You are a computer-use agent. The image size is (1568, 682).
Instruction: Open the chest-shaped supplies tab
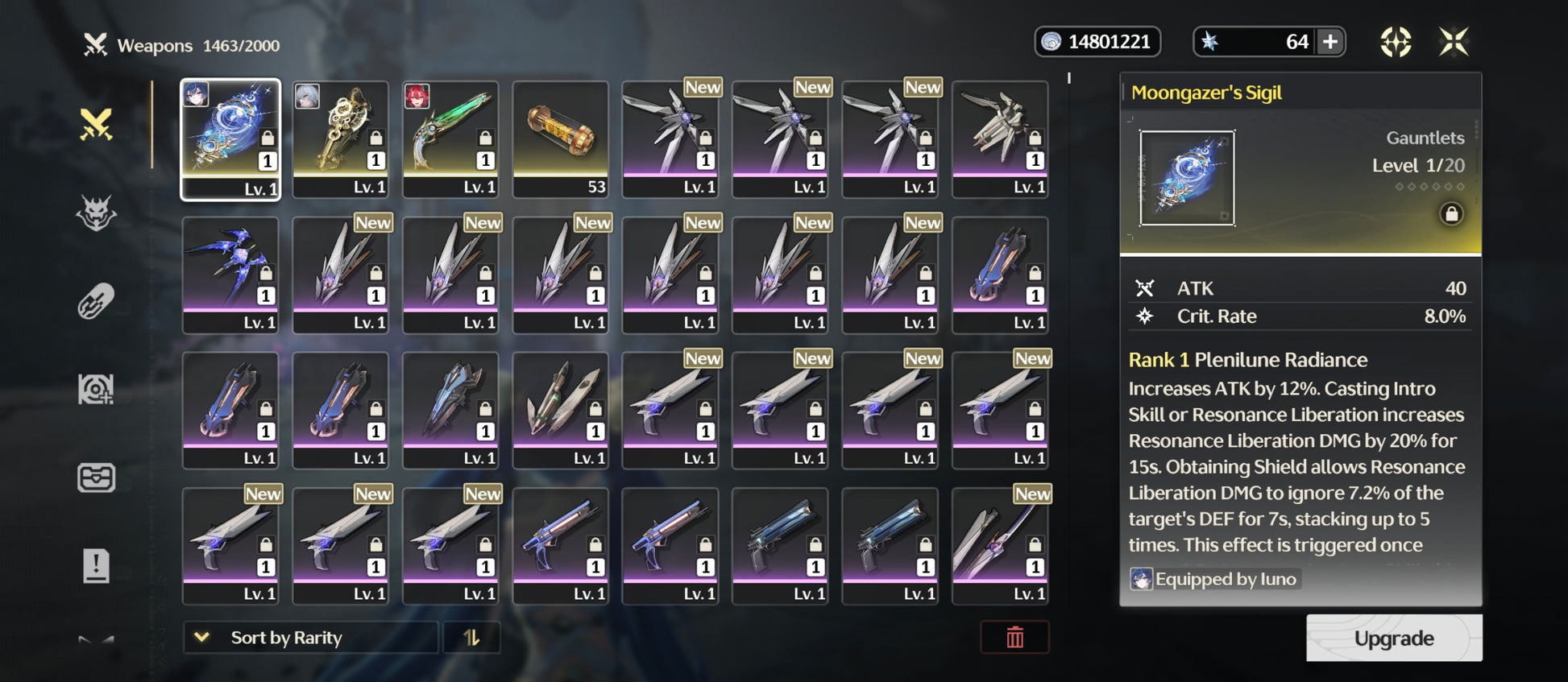click(x=96, y=477)
